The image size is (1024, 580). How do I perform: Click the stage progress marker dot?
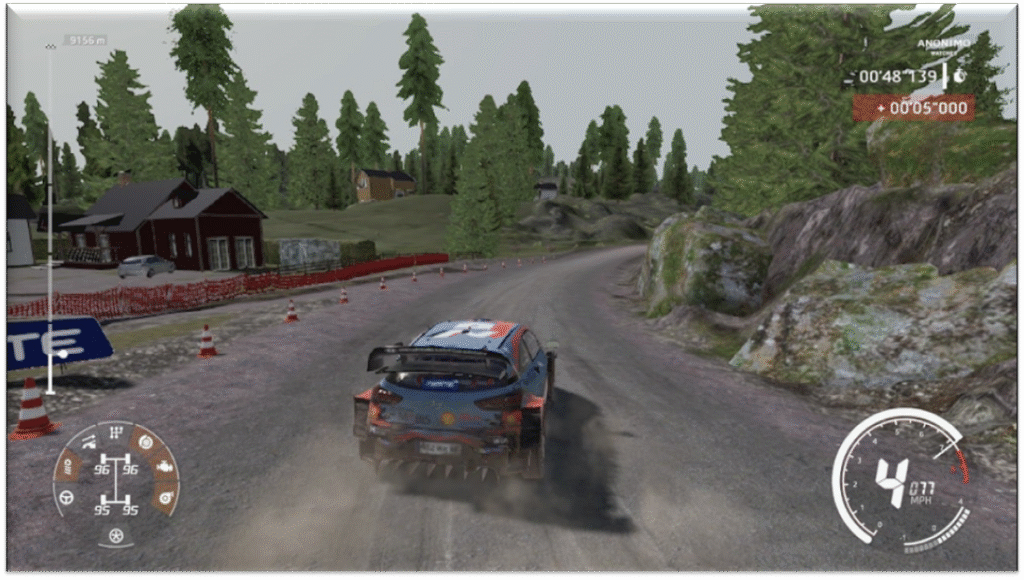(62, 354)
